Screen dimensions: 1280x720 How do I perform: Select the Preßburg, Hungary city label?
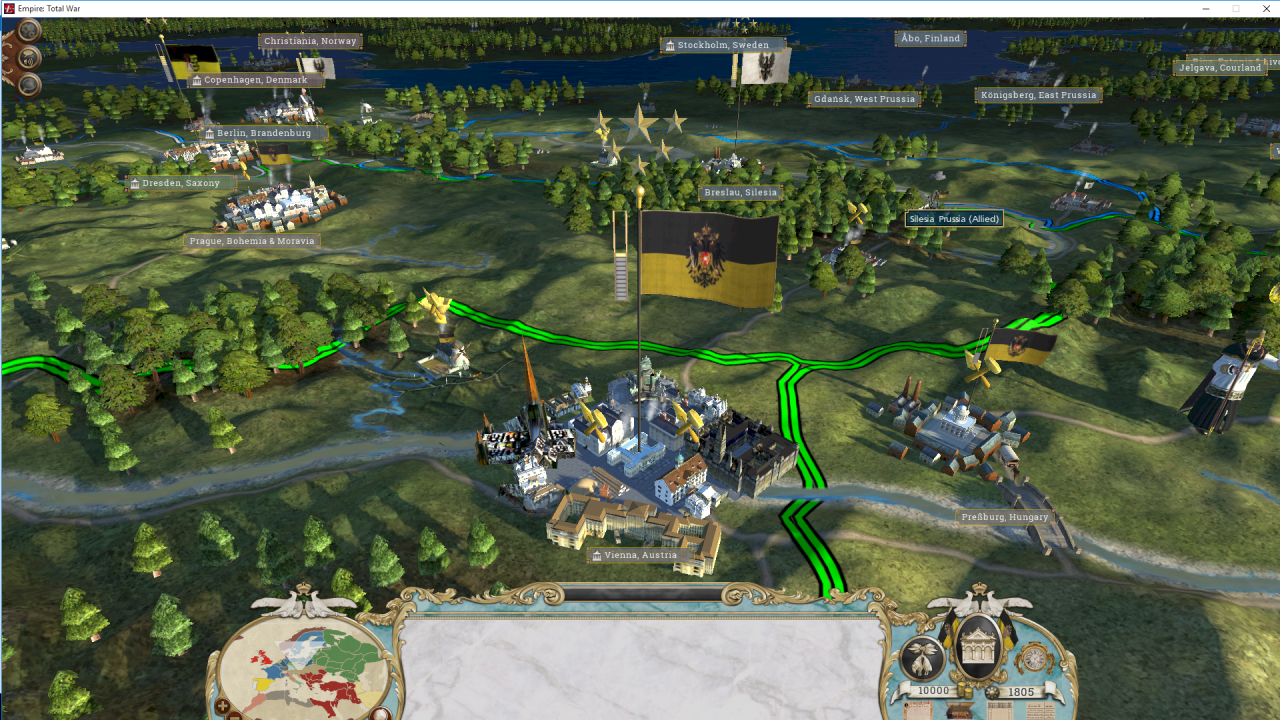1004,517
